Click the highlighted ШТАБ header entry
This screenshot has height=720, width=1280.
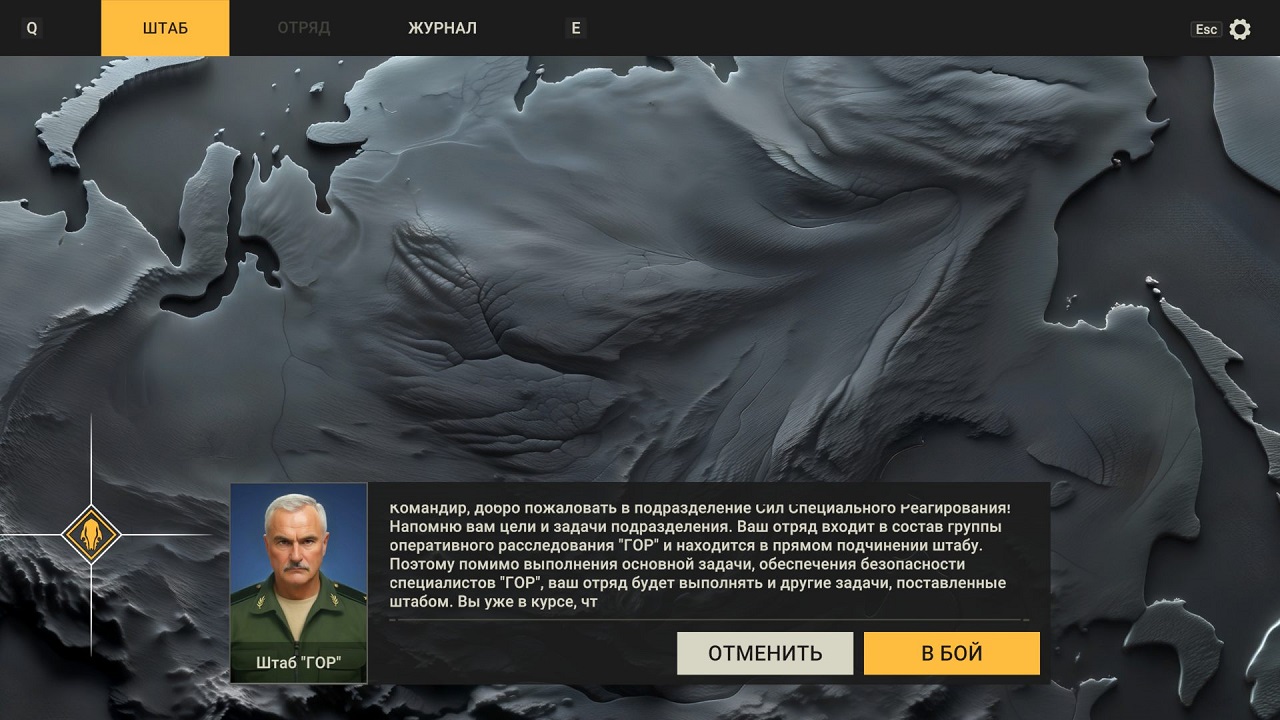point(164,28)
